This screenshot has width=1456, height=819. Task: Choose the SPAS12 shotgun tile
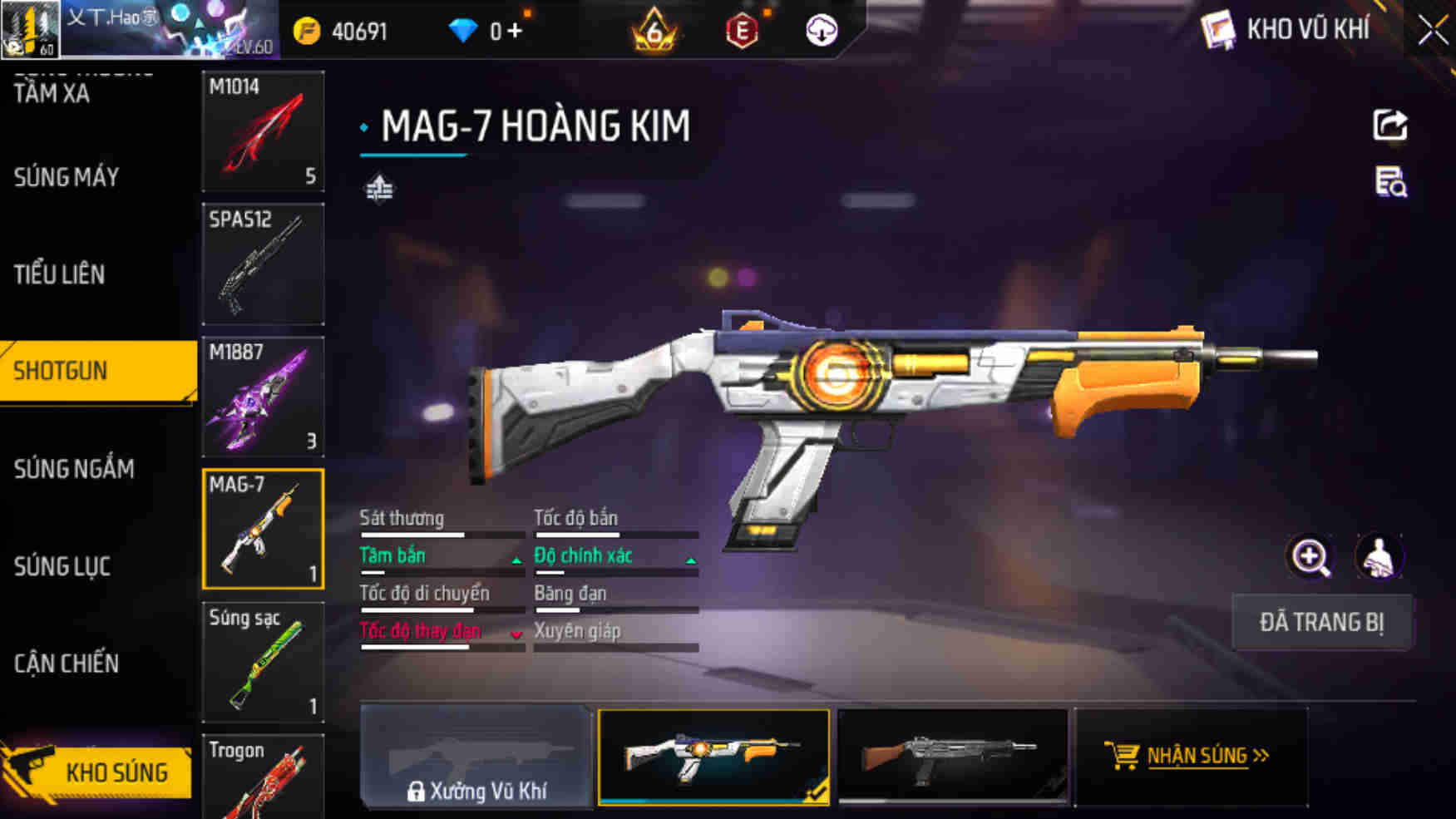[x=263, y=264]
